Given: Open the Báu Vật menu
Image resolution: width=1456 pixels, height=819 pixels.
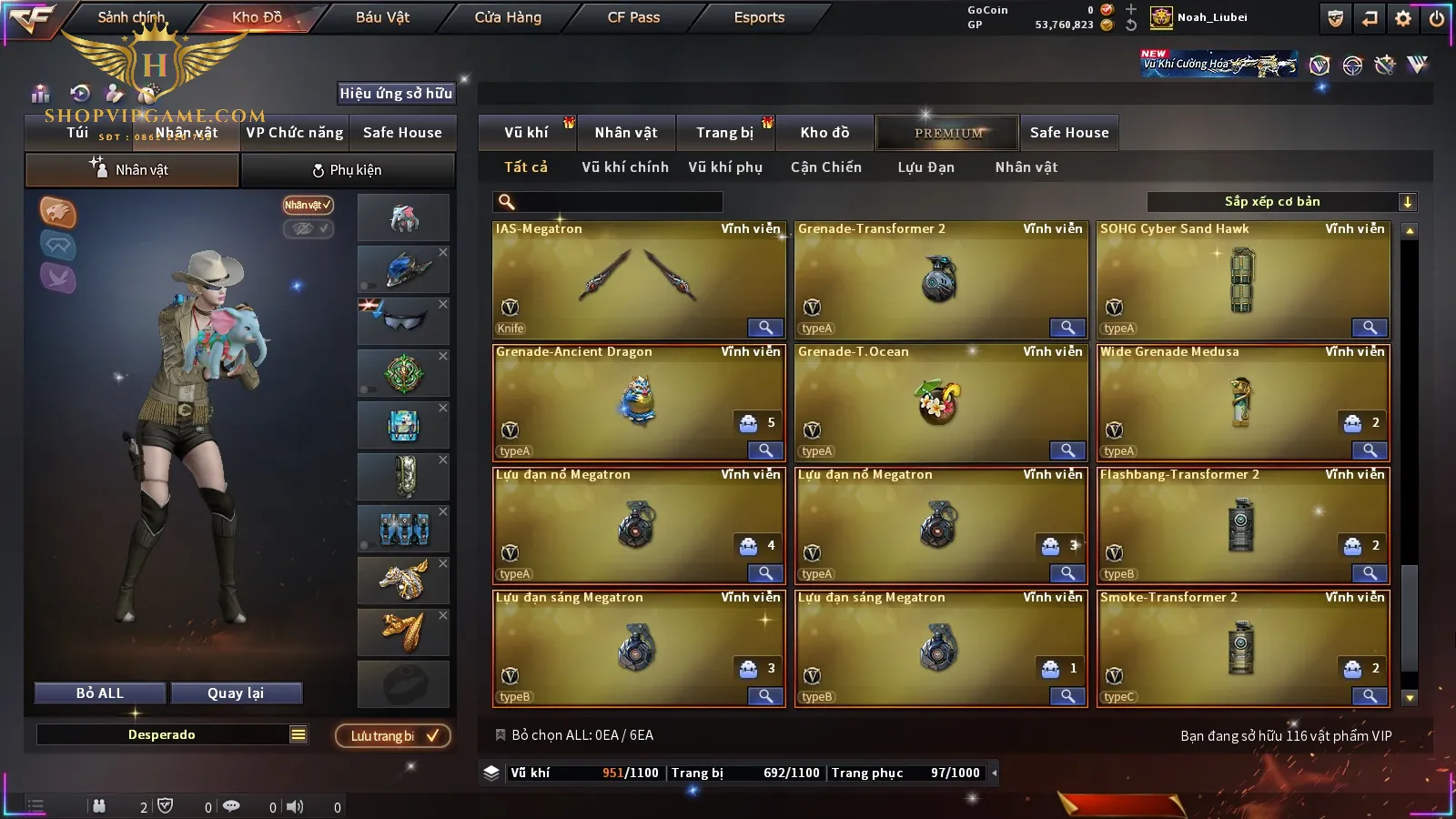Looking at the screenshot, I should [382, 17].
